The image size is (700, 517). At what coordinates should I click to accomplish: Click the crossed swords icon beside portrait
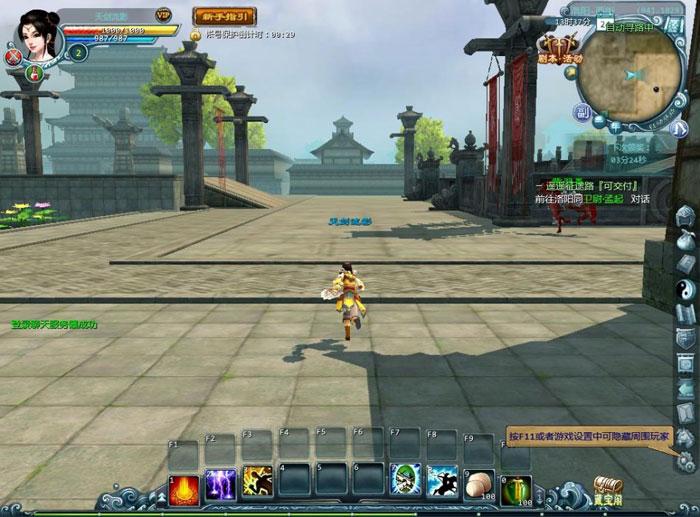13,59
